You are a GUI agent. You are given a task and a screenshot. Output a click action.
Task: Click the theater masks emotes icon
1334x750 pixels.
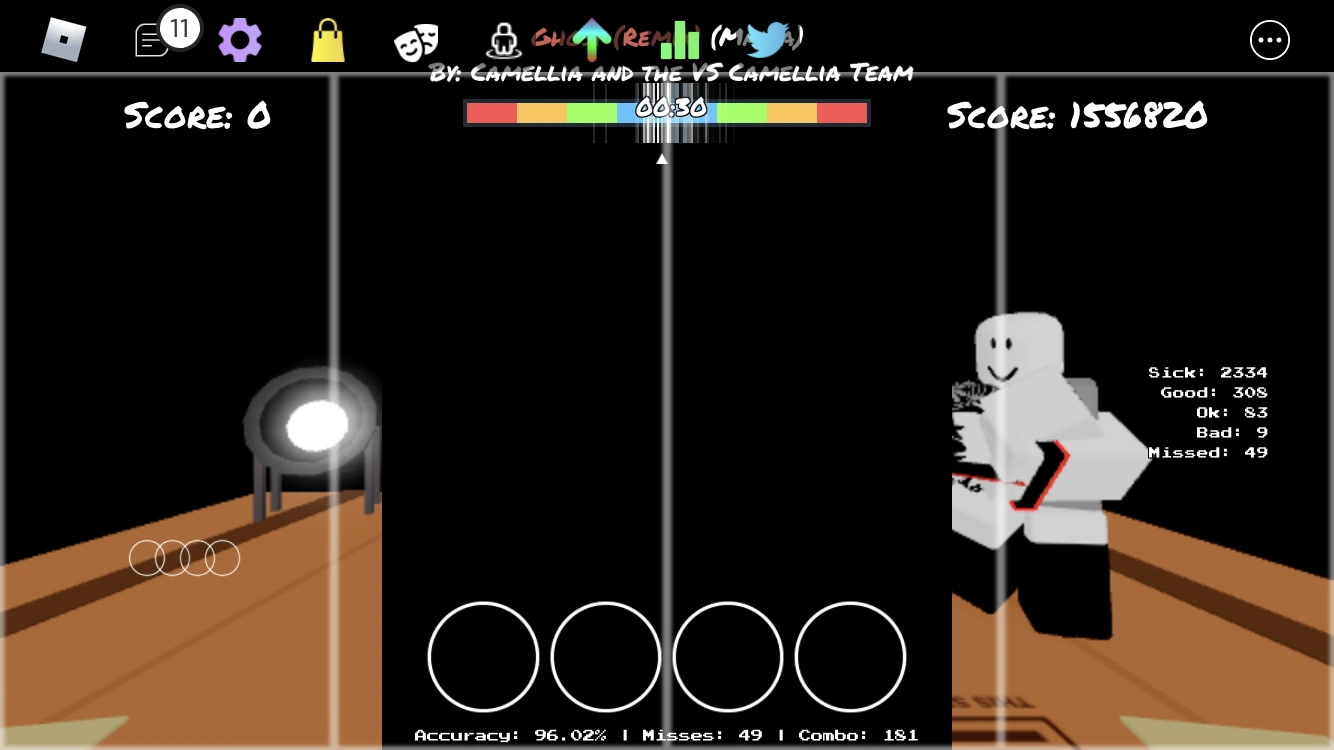point(417,40)
